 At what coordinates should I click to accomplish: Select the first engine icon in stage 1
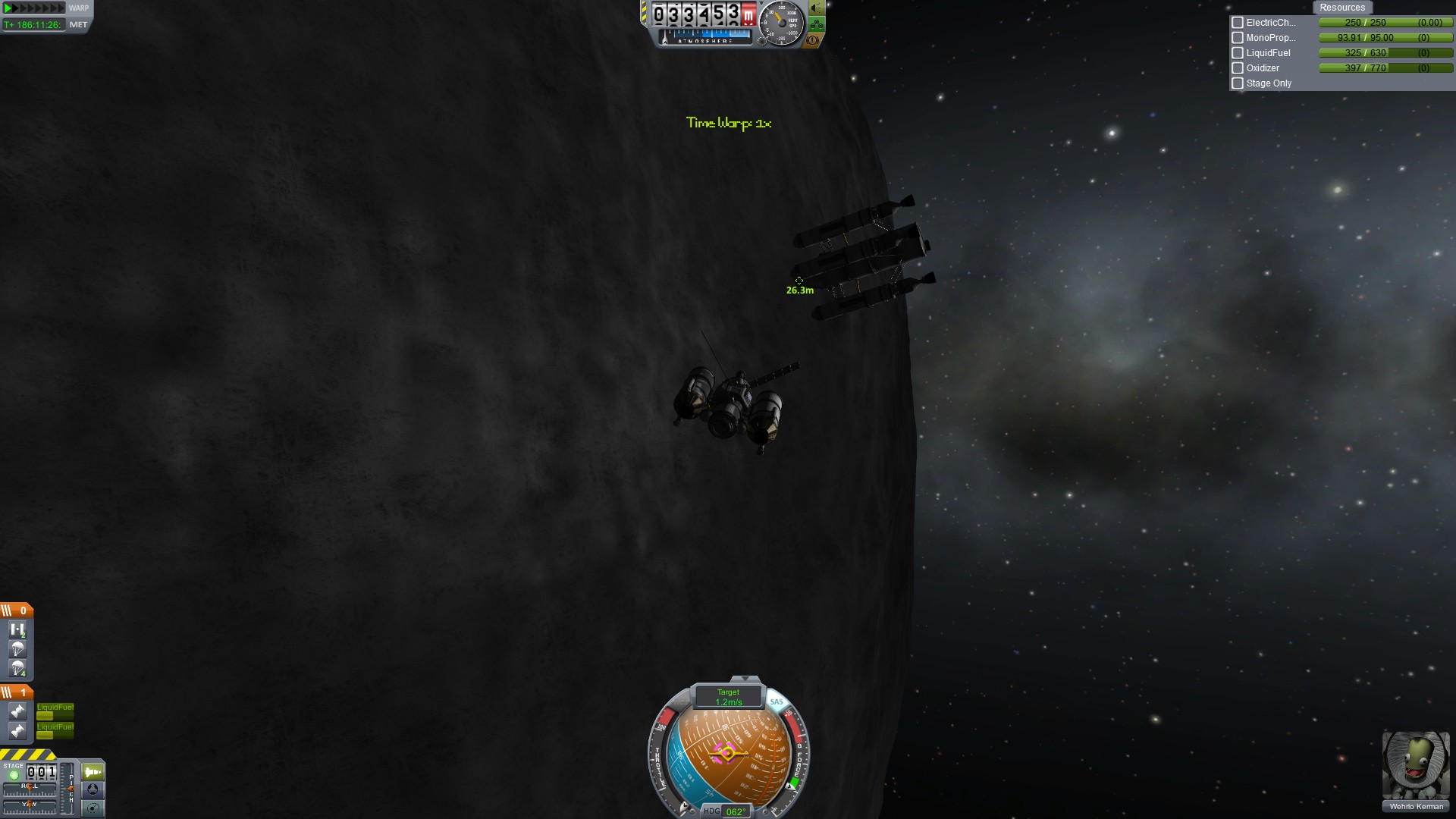pos(17,711)
